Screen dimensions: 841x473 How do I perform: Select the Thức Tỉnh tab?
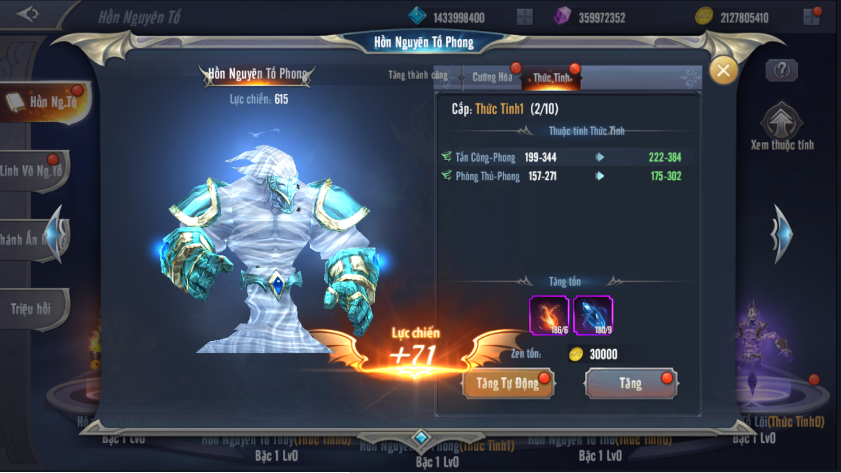(x=551, y=77)
